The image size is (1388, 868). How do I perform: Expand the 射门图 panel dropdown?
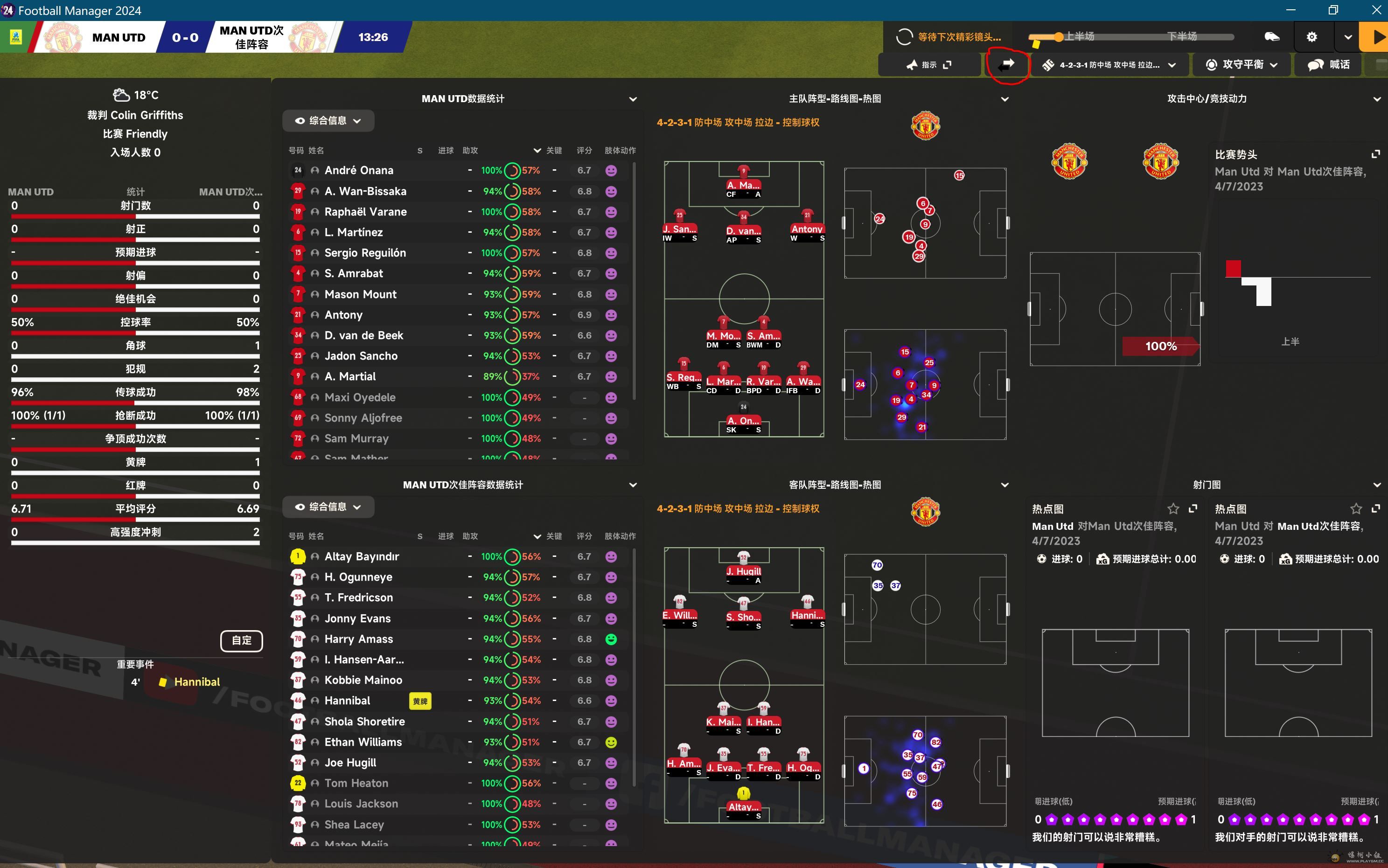point(1376,485)
